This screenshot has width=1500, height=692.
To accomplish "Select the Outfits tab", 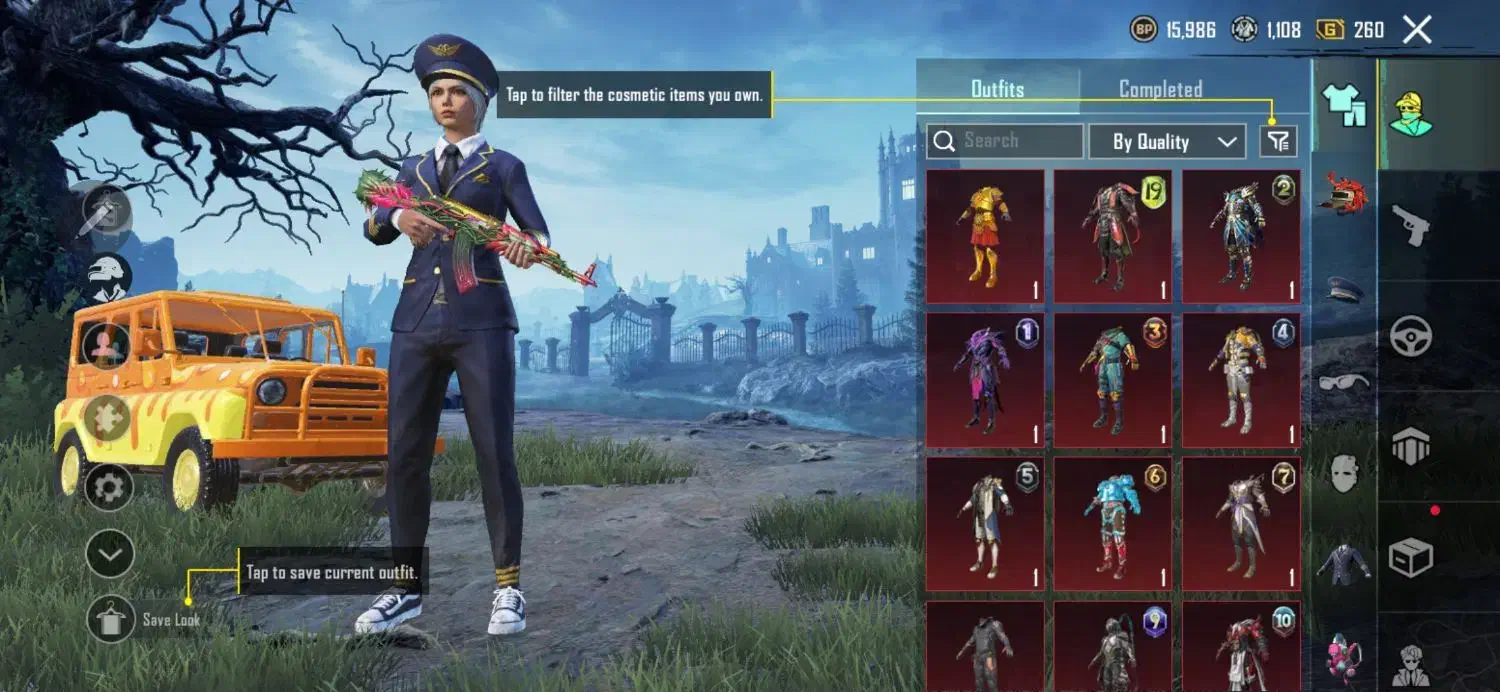I will coord(997,89).
